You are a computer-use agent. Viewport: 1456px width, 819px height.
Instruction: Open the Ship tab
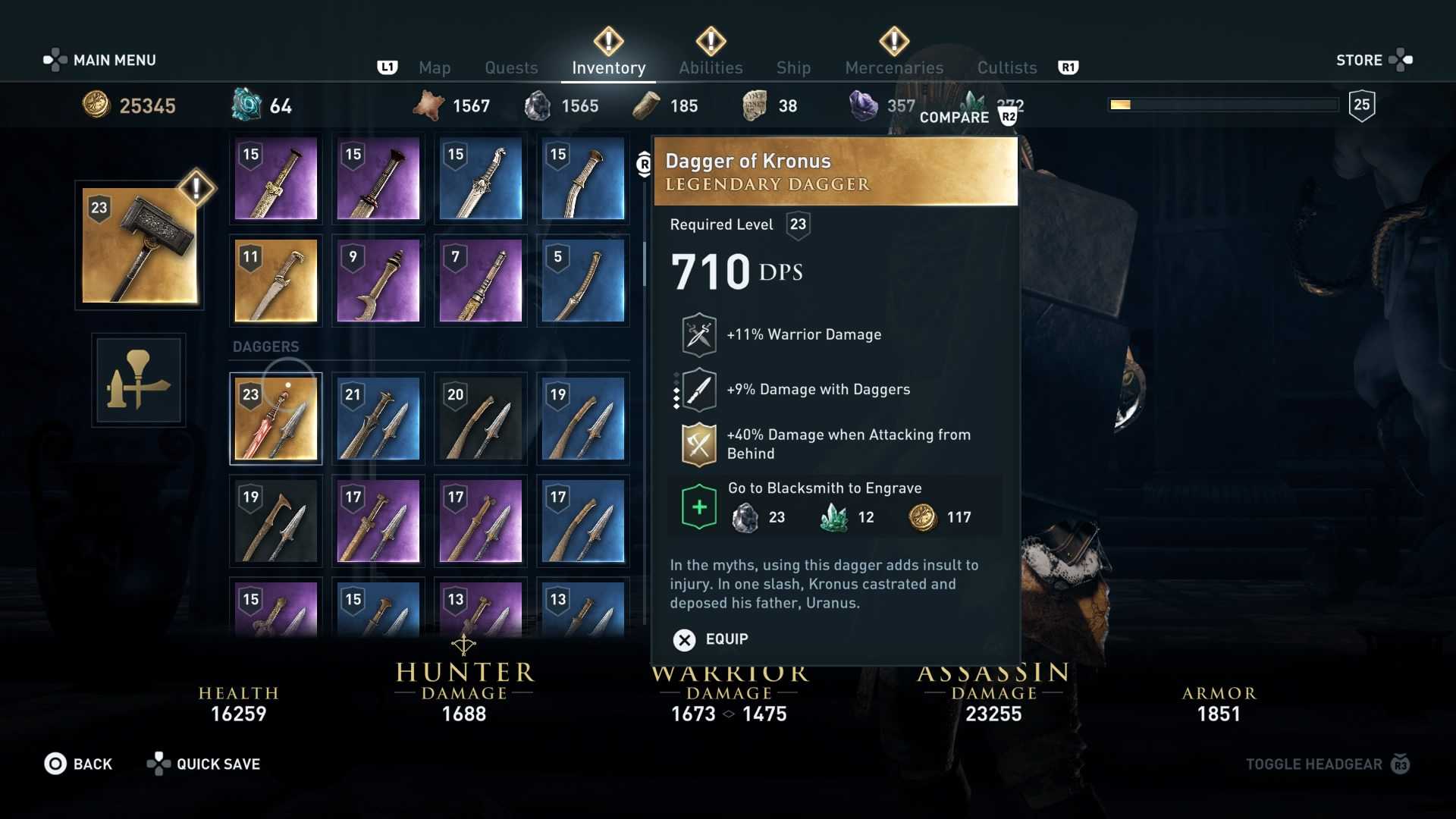793,67
